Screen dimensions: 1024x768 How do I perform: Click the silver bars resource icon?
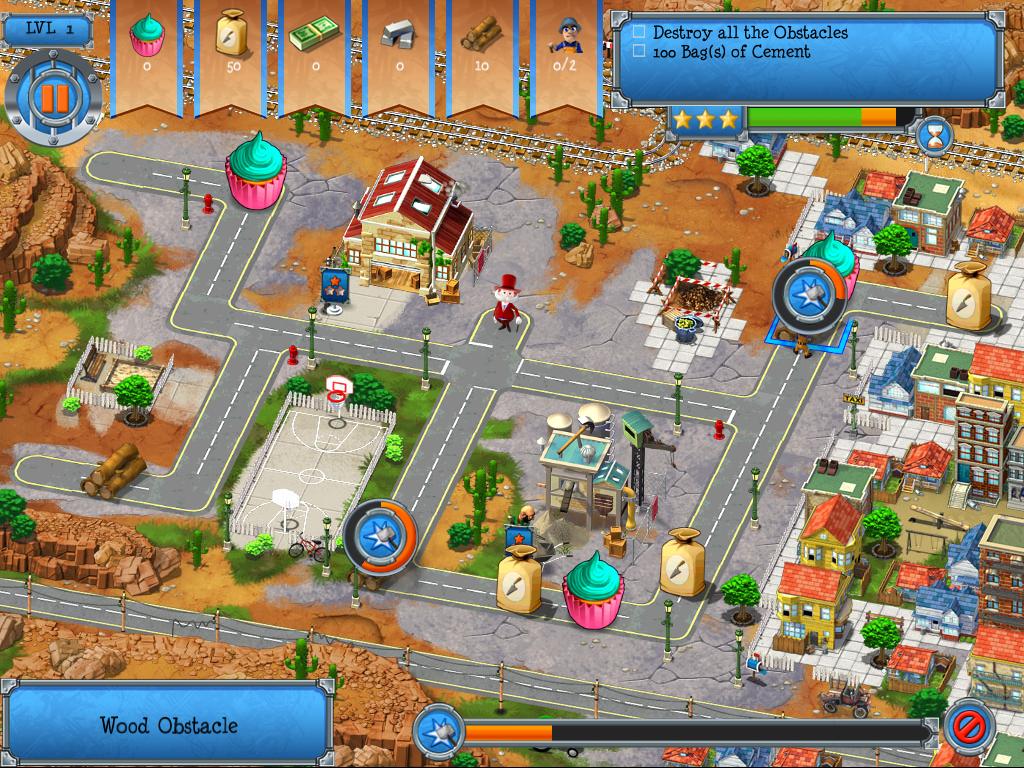coord(399,38)
